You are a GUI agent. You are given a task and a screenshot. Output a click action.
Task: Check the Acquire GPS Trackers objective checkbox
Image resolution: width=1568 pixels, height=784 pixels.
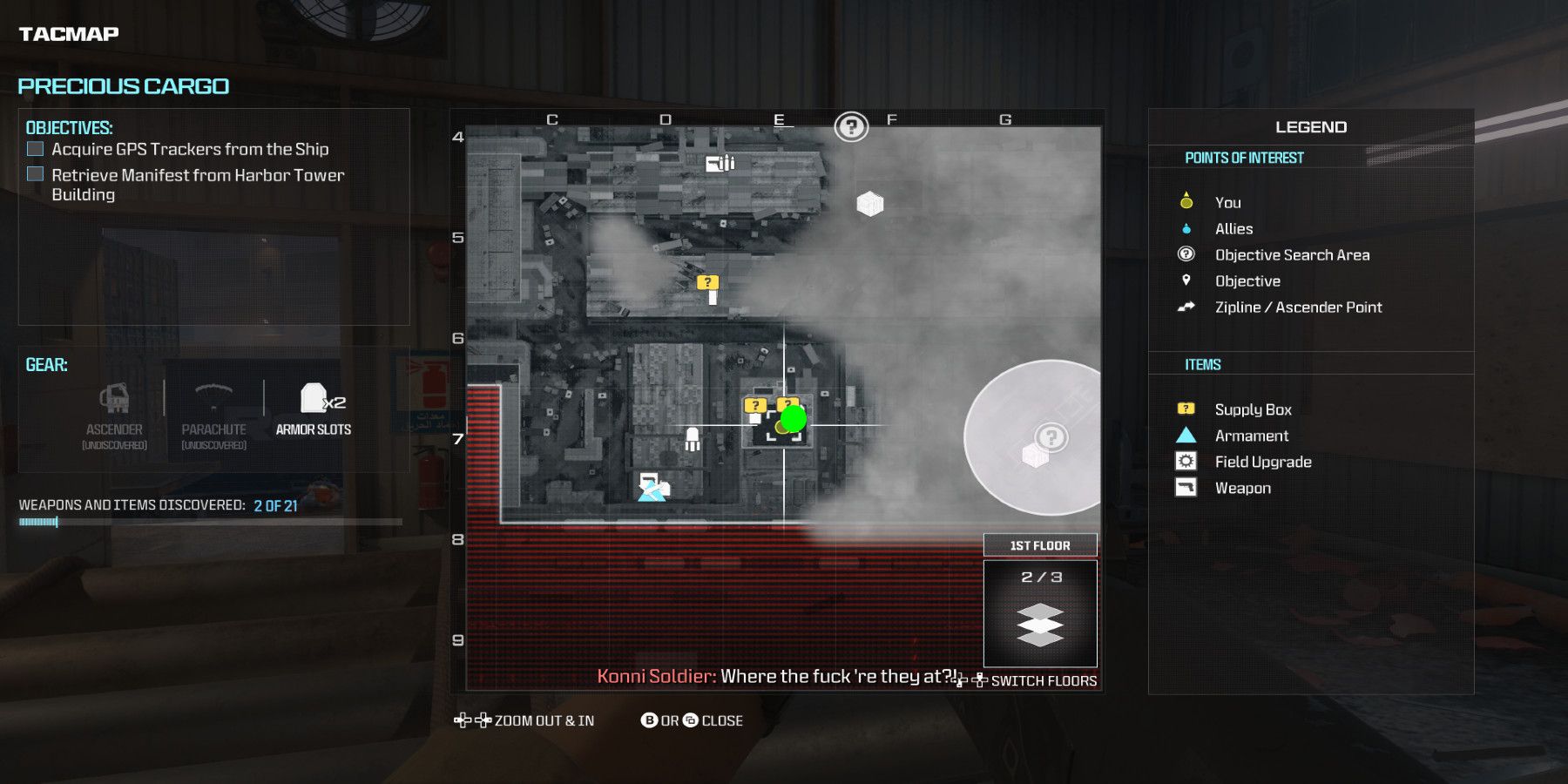point(35,148)
